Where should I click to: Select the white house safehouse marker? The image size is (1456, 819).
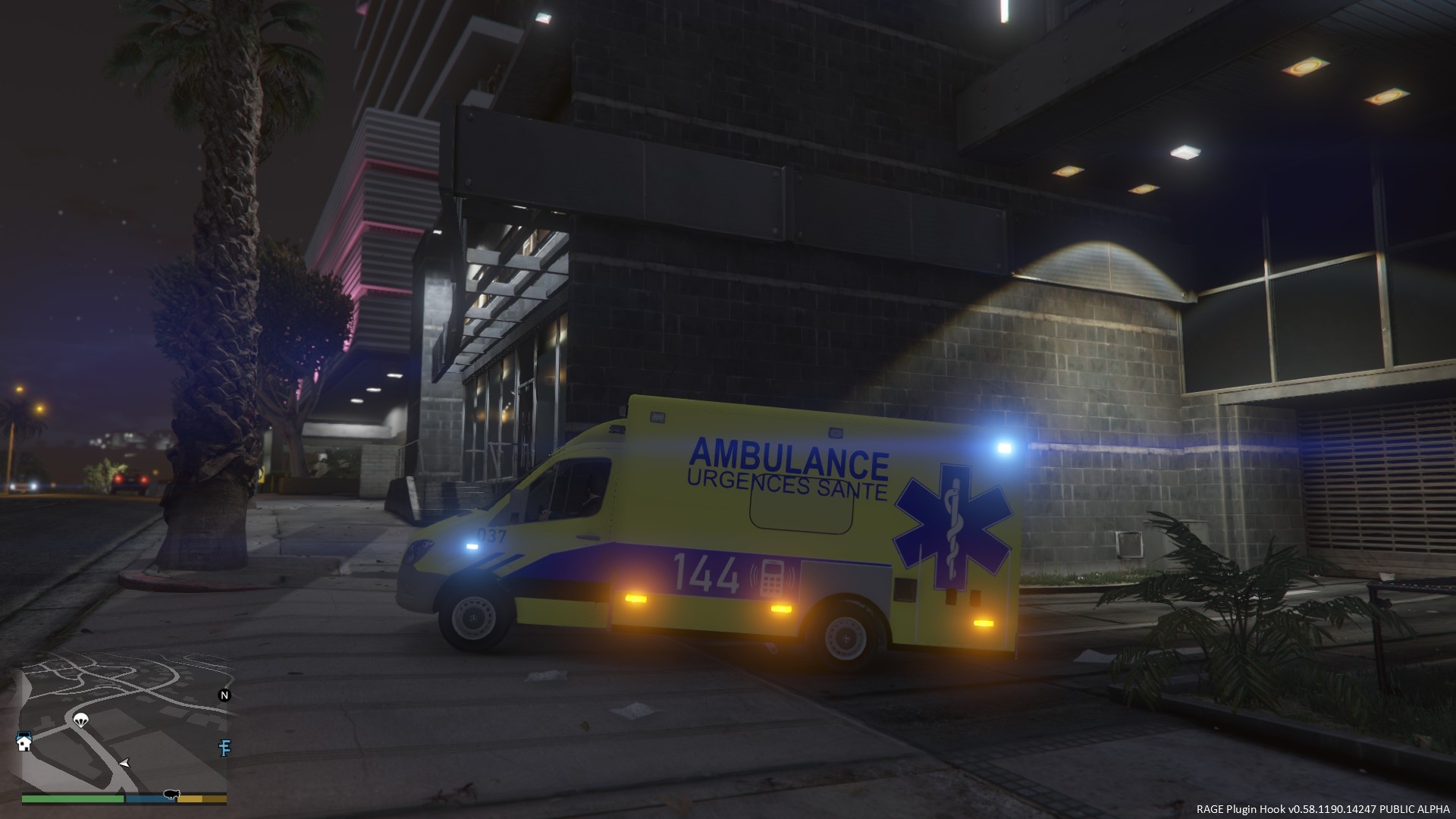tap(25, 745)
